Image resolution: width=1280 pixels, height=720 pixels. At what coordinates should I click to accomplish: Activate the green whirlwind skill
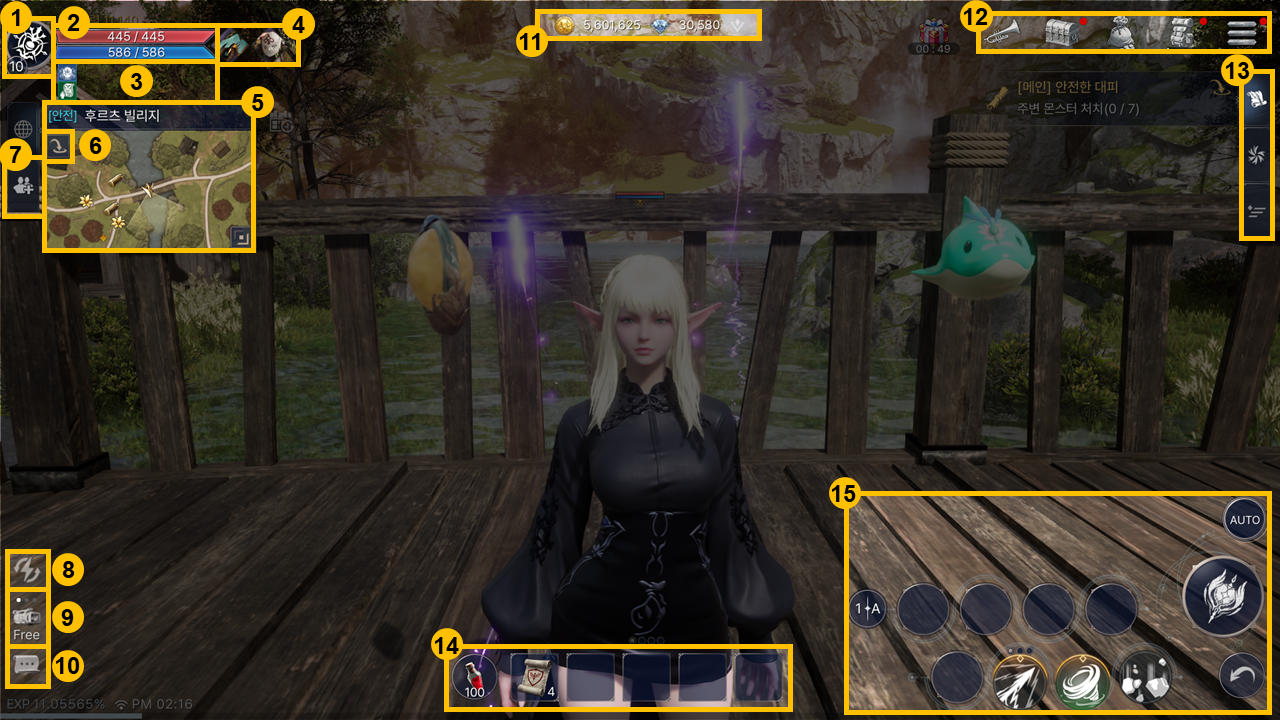click(x=1081, y=680)
